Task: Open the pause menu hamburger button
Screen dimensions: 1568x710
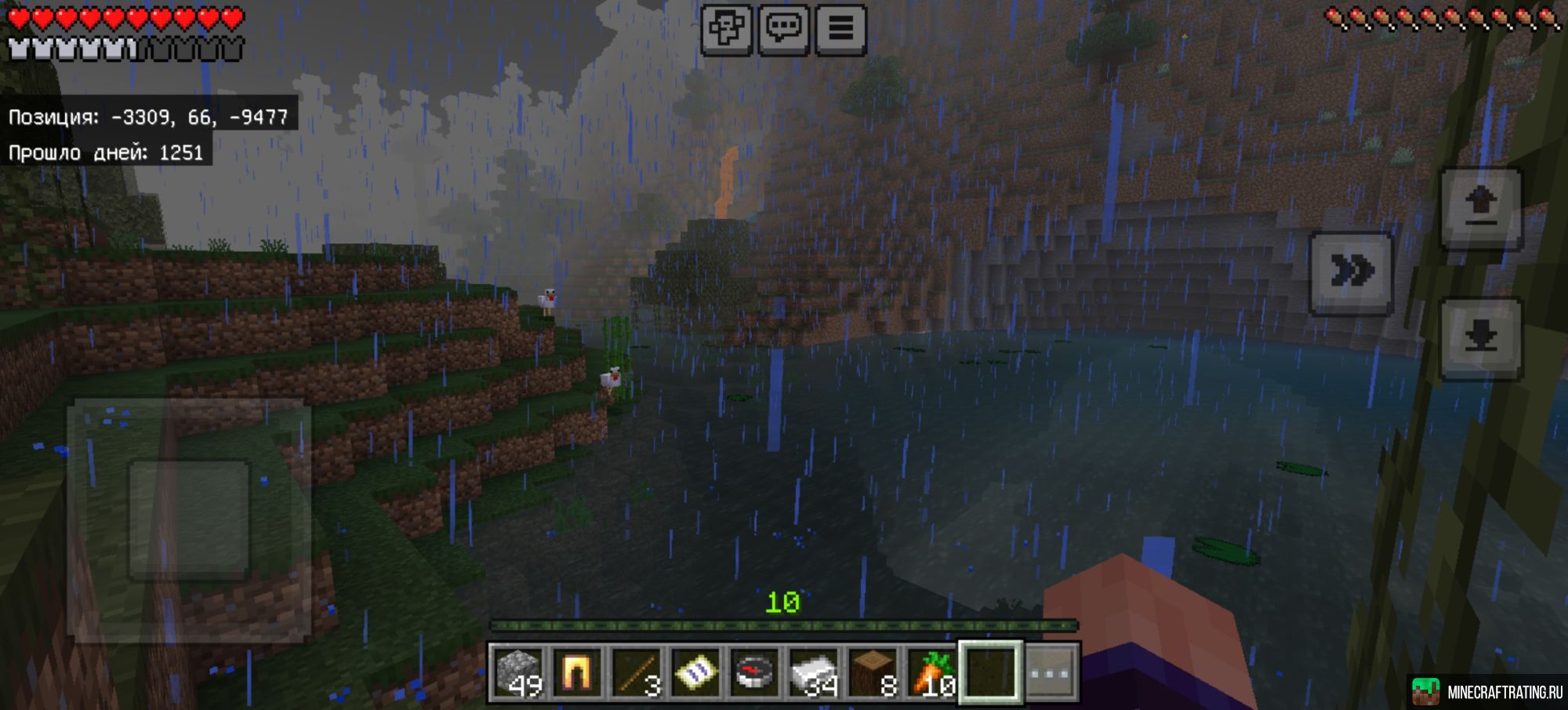Action: (x=842, y=29)
